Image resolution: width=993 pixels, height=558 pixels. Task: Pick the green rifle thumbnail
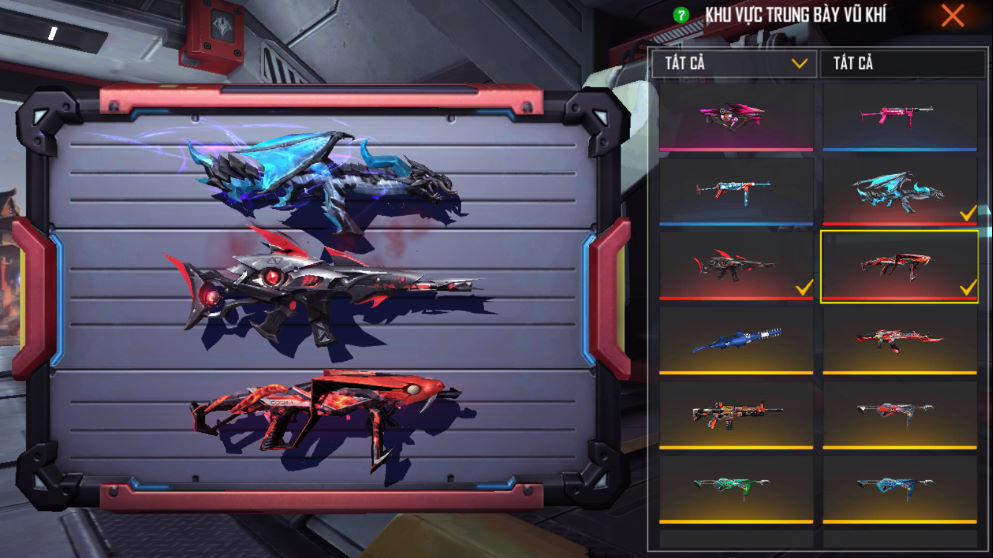tap(734, 486)
